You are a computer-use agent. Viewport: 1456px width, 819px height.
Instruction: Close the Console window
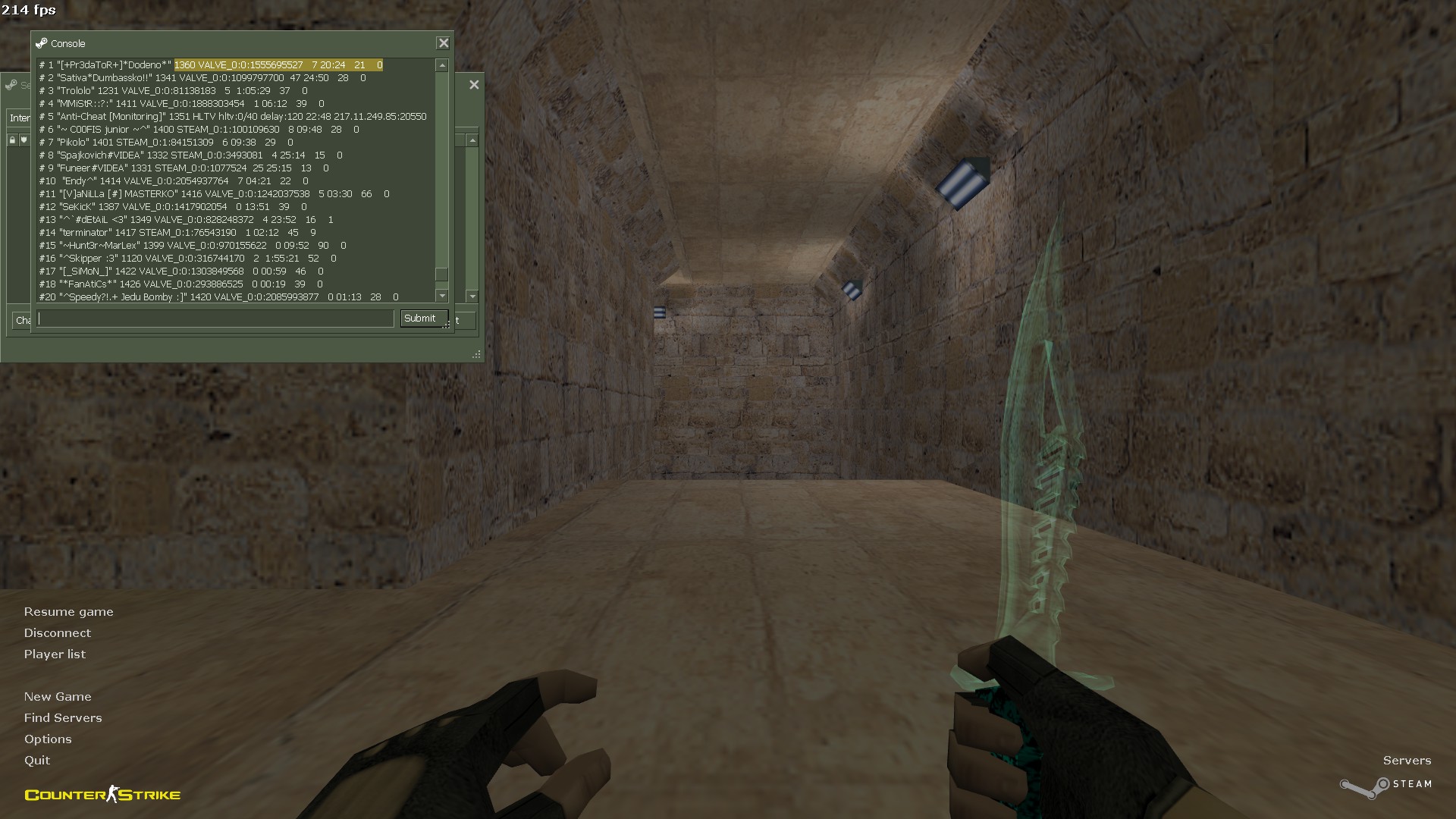point(444,43)
